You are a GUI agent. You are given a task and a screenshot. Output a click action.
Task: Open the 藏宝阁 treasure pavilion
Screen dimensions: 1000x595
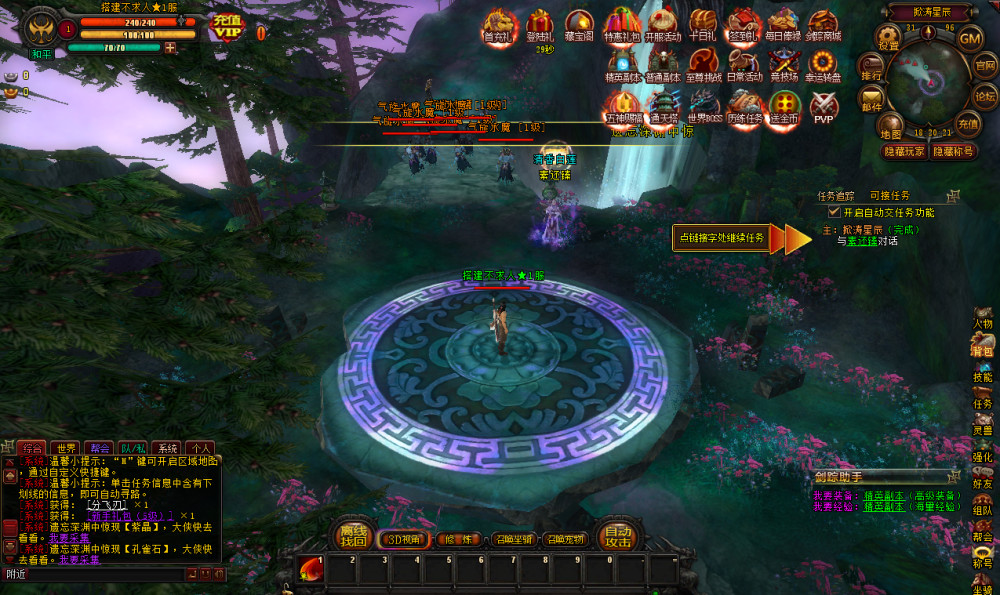pos(579,24)
